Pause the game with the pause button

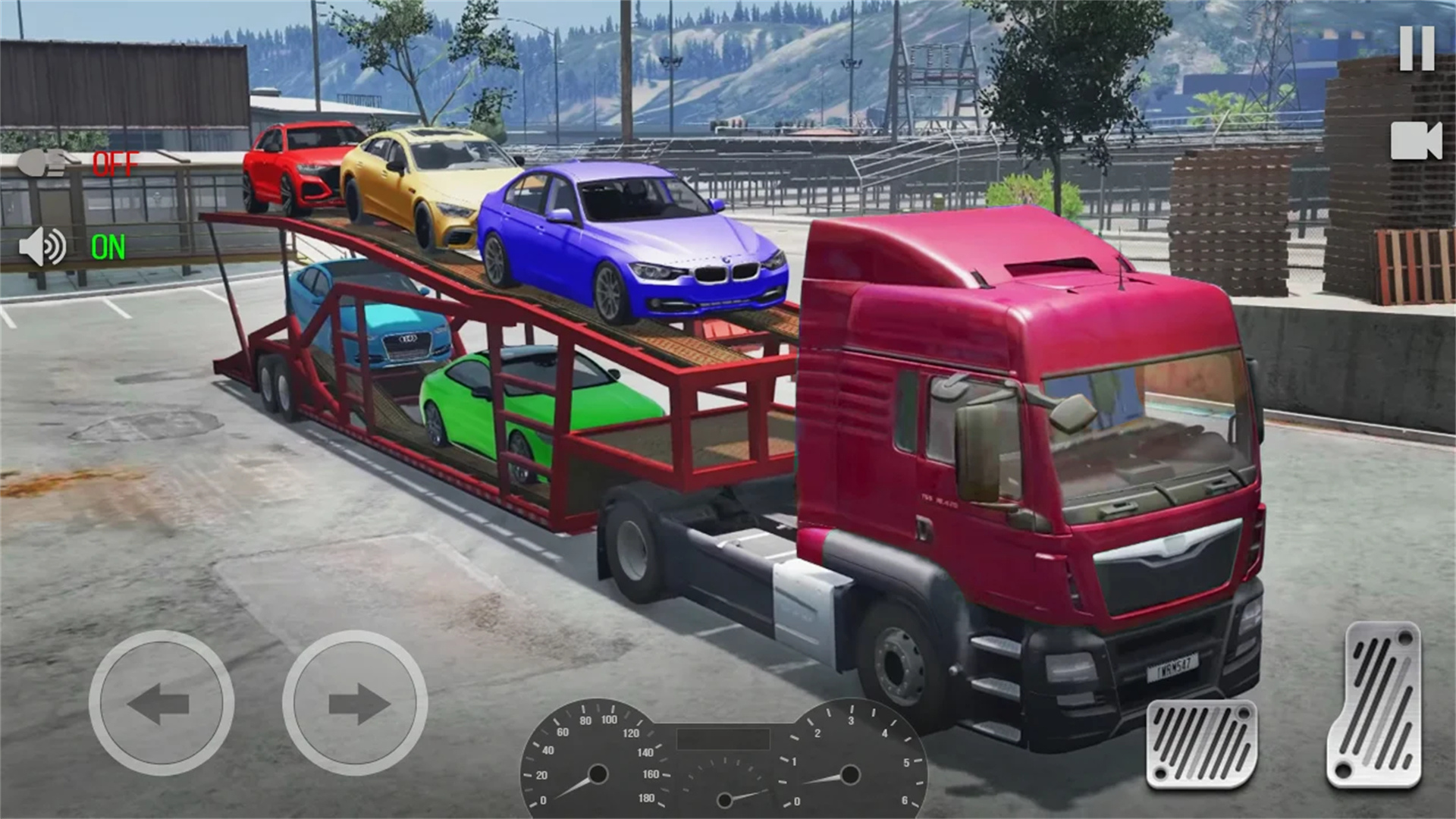[x=1417, y=49]
